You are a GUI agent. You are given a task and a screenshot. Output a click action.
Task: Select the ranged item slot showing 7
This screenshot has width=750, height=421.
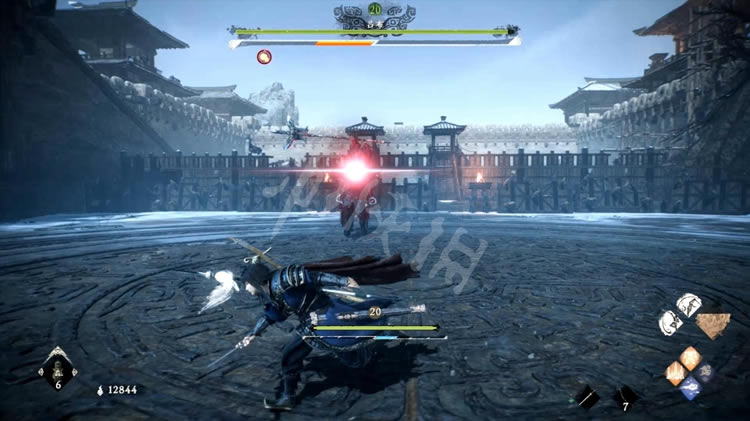pyautogui.click(x=626, y=396)
